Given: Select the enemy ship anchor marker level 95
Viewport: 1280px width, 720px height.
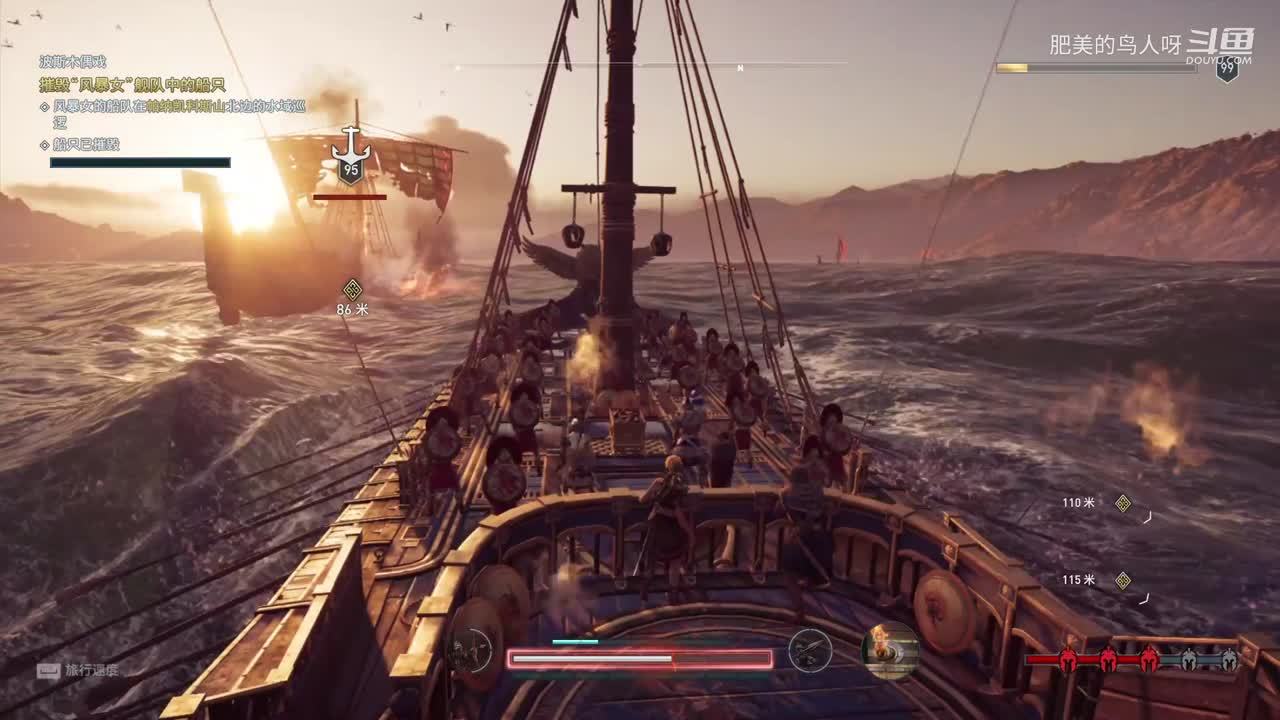Looking at the screenshot, I should coord(351,158).
